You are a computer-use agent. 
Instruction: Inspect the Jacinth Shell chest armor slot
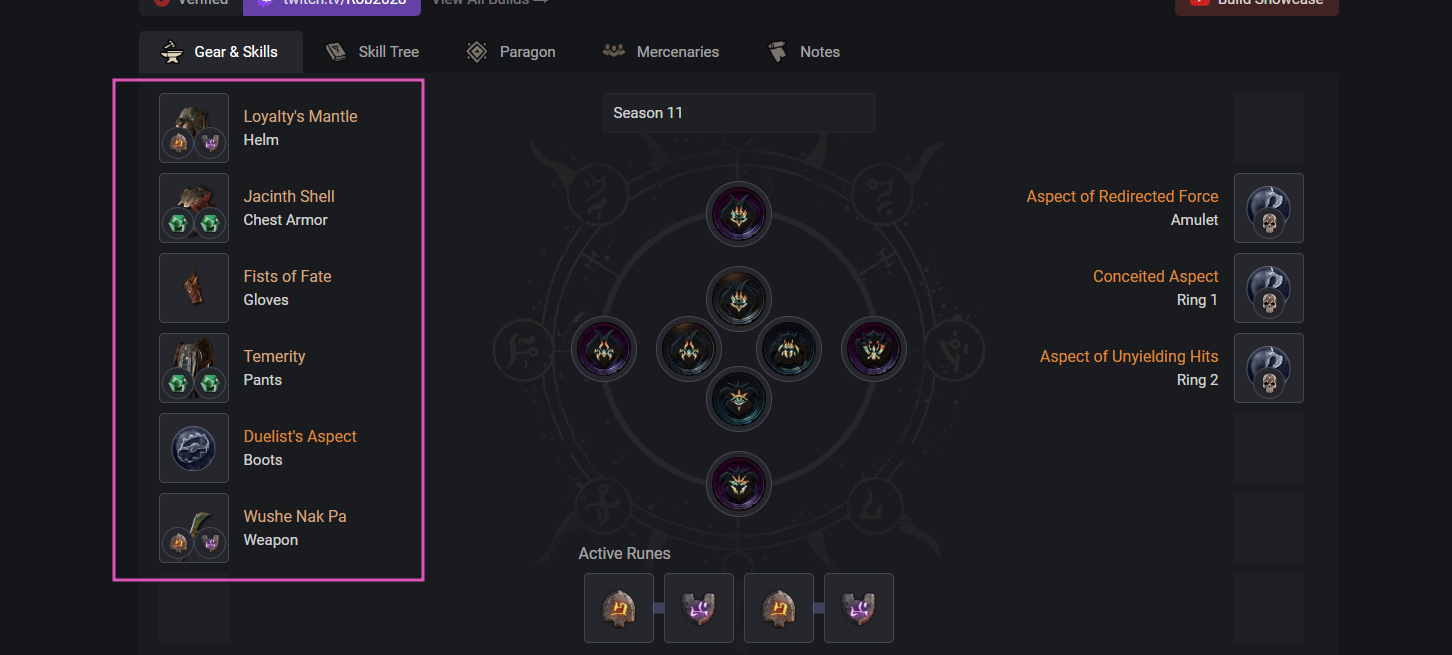click(194, 208)
